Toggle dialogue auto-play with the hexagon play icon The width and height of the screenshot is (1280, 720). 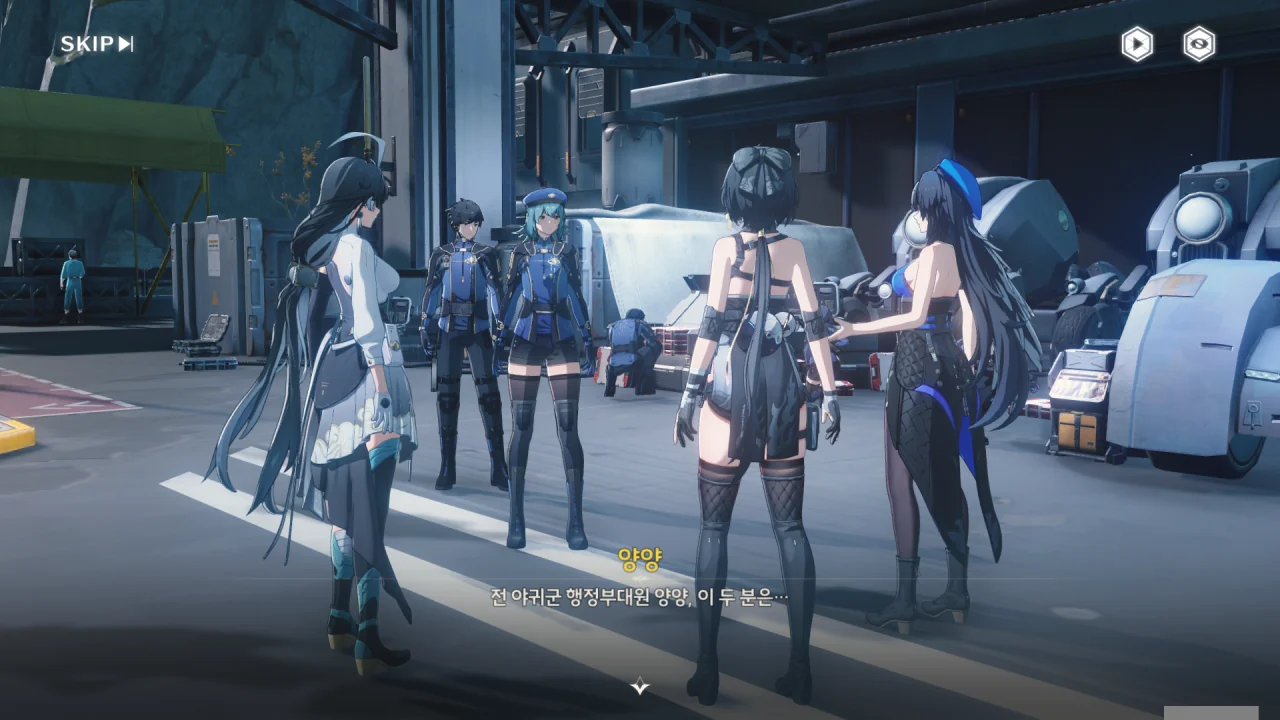[1136, 44]
